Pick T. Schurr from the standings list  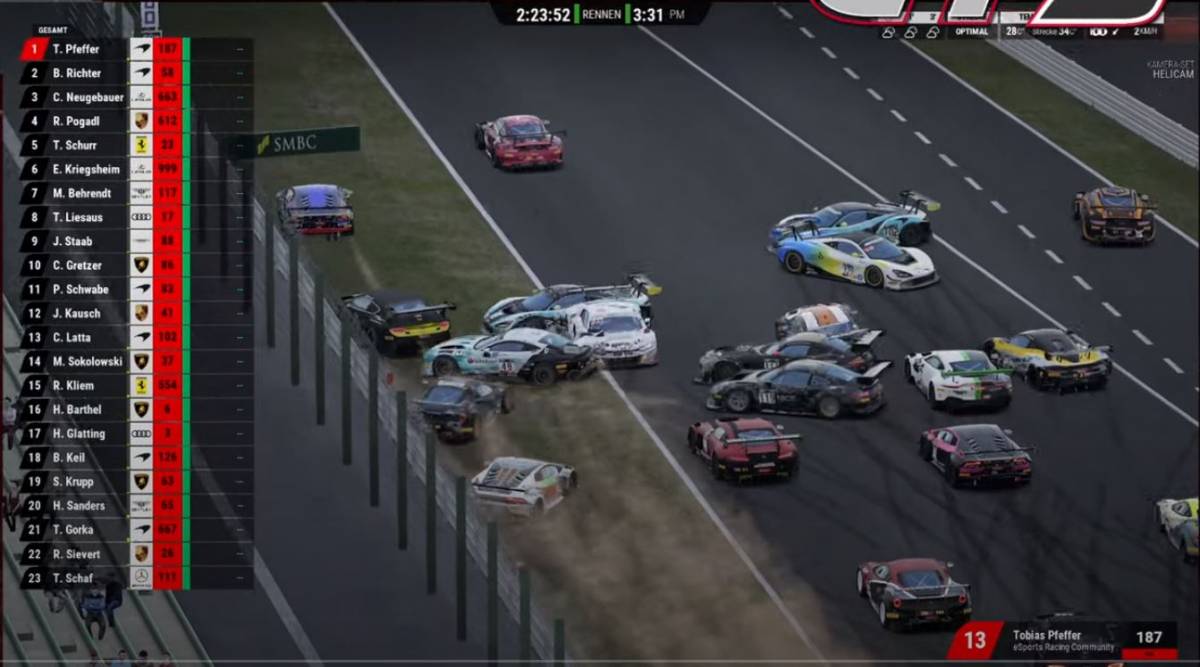(x=75, y=145)
